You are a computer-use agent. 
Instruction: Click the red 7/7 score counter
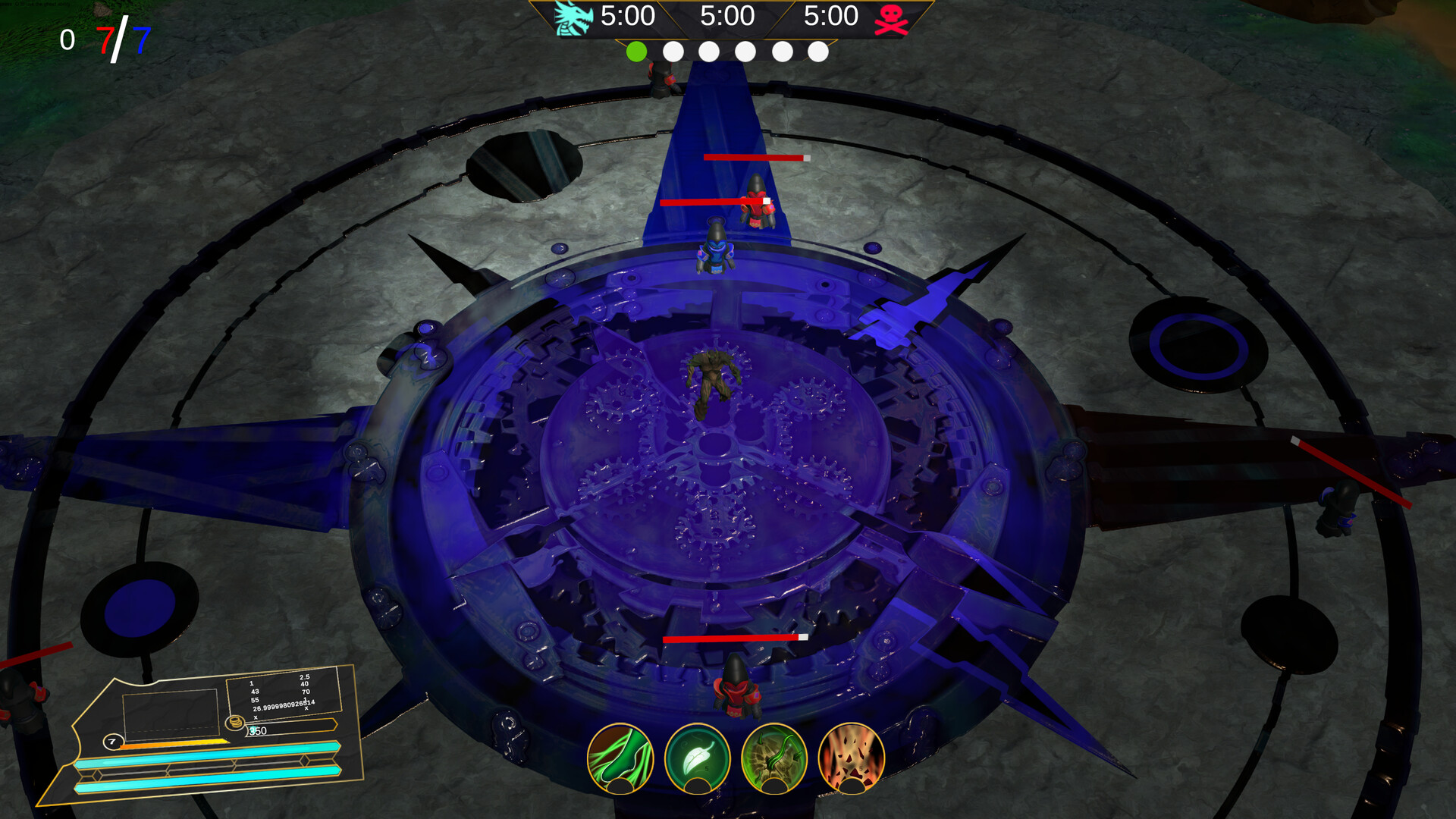point(106,34)
